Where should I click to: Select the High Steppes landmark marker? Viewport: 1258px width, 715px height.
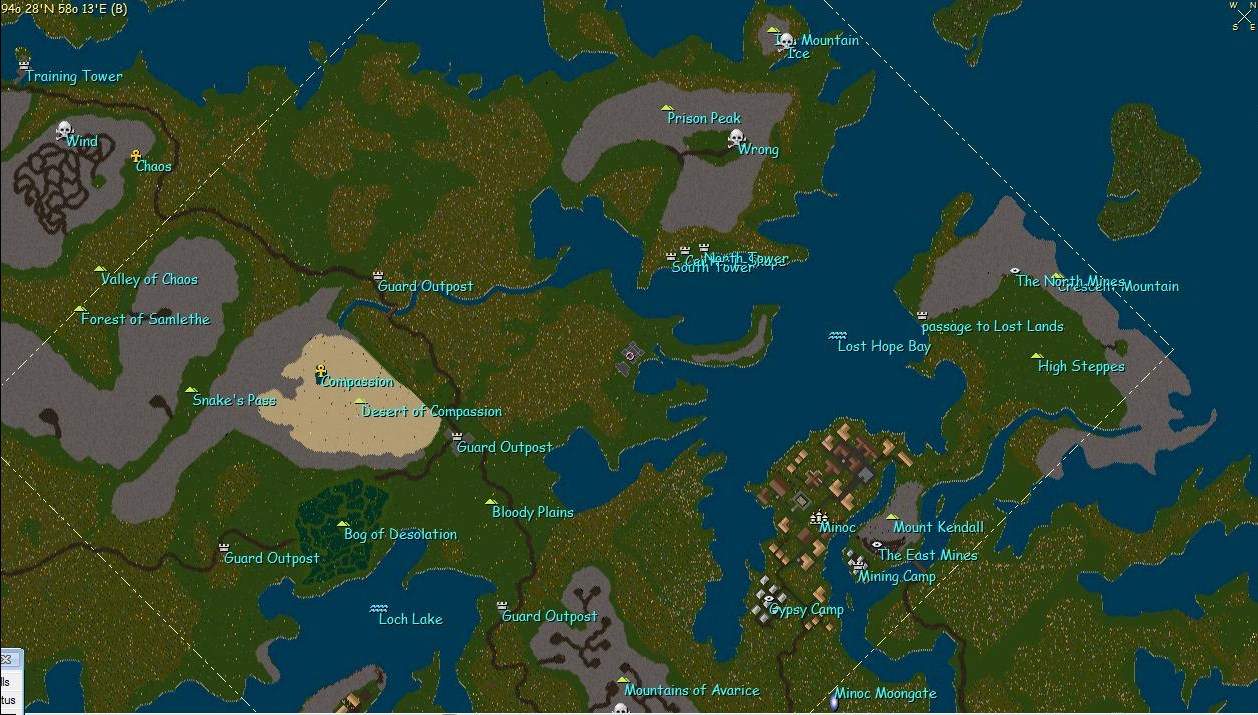(1037, 356)
